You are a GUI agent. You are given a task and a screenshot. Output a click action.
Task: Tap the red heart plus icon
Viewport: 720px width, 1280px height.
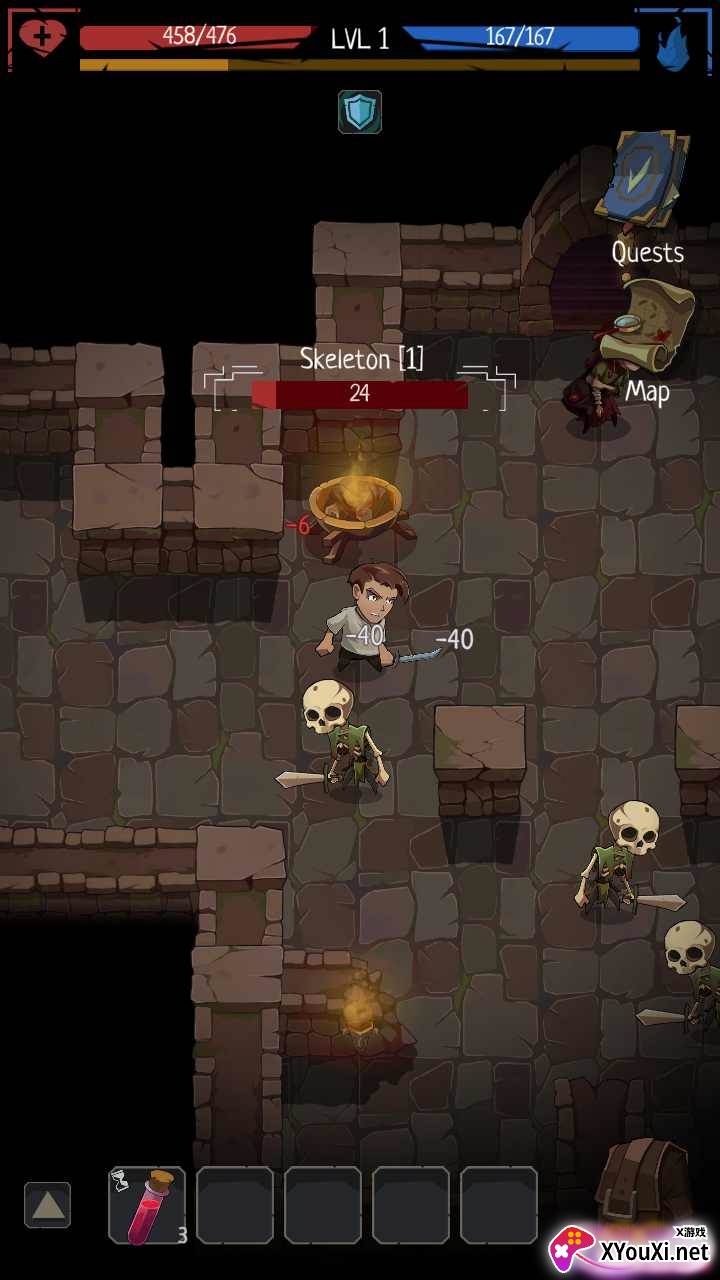click(x=42, y=38)
